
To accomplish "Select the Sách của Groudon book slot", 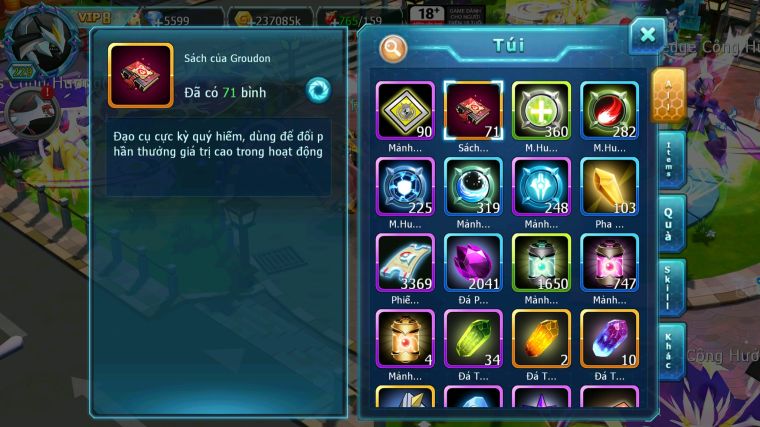I will pyautogui.click(x=473, y=110).
